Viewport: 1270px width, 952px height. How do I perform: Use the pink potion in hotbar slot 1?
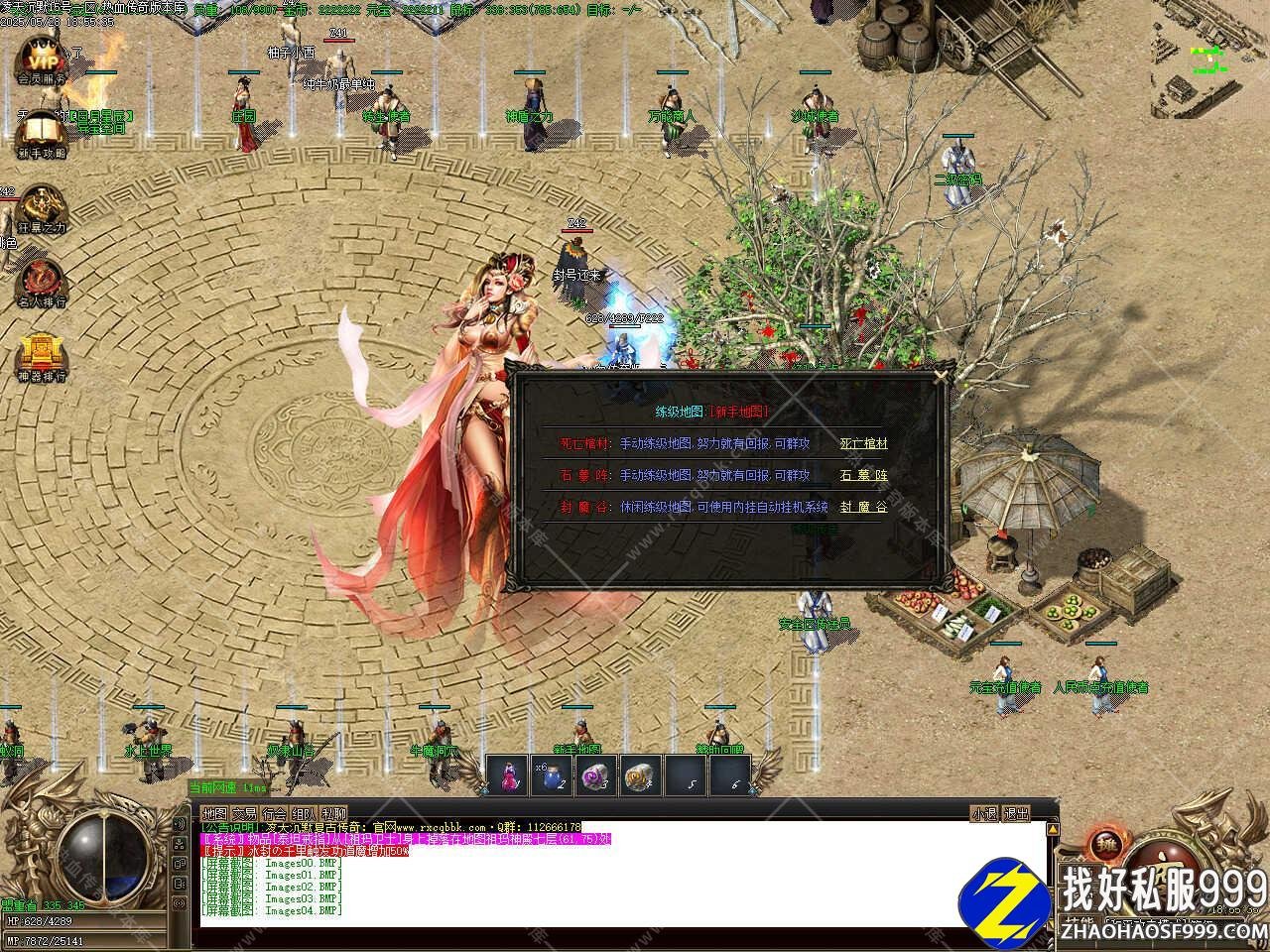pyautogui.click(x=509, y=775)
